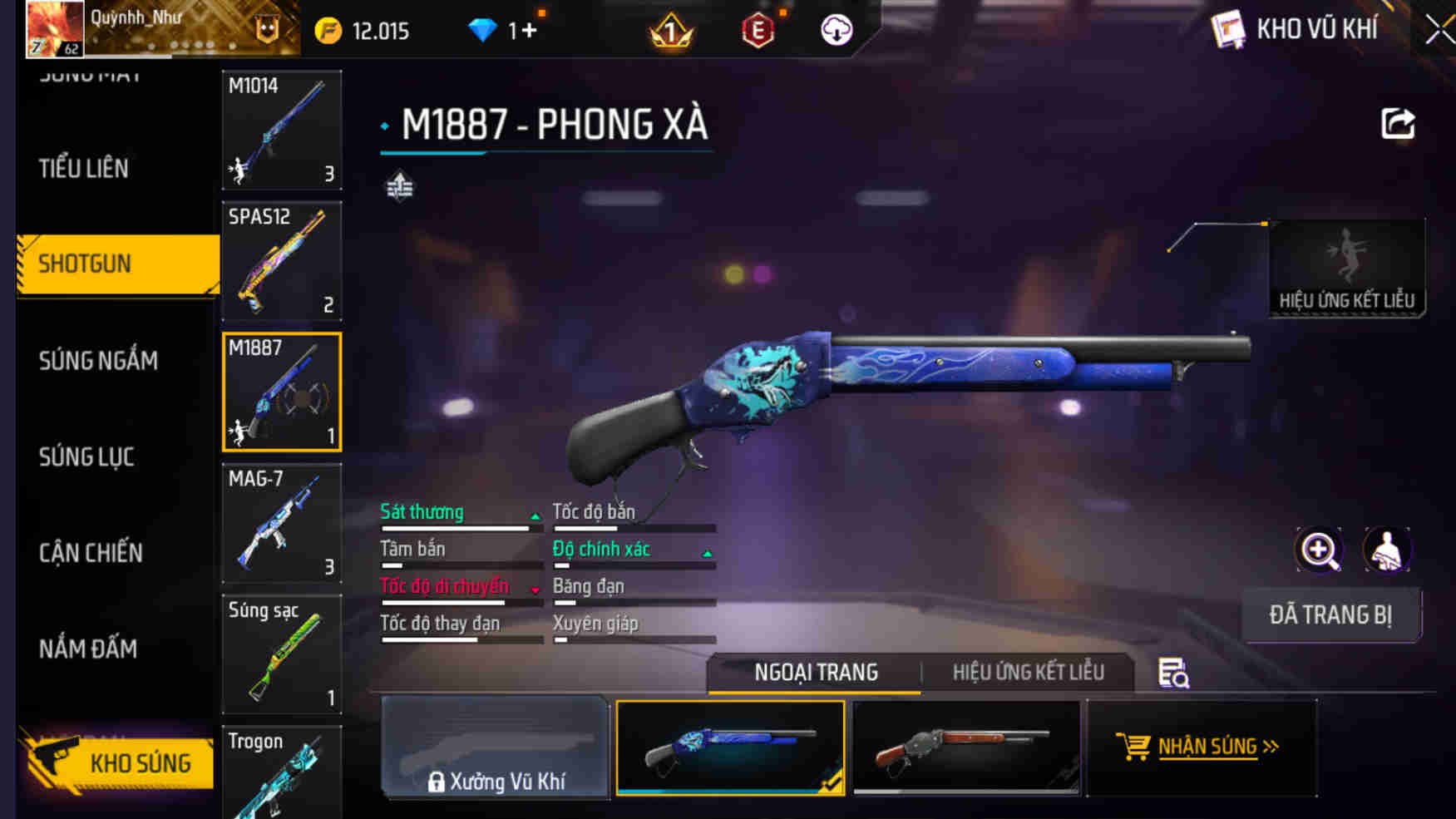Click the stats compare icon below the weapon title
The image size is (1456, 819).
click(x=401, y=185)
